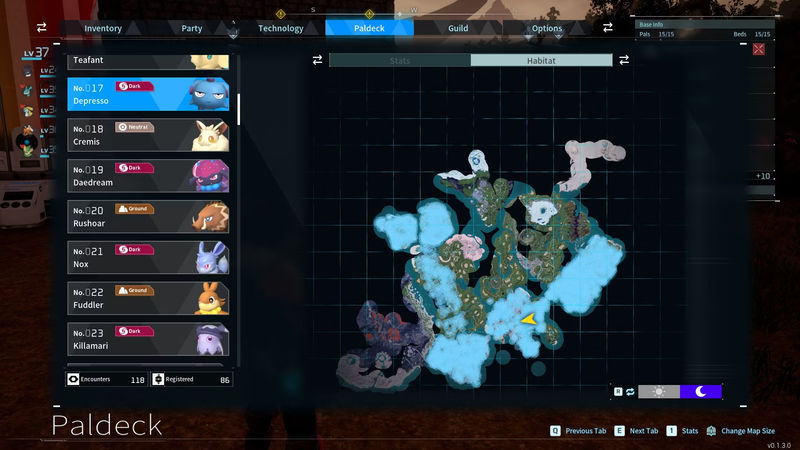Select No.020 Rushoar entry
Screen dimensions: 800x450
(x=148, y=216)
